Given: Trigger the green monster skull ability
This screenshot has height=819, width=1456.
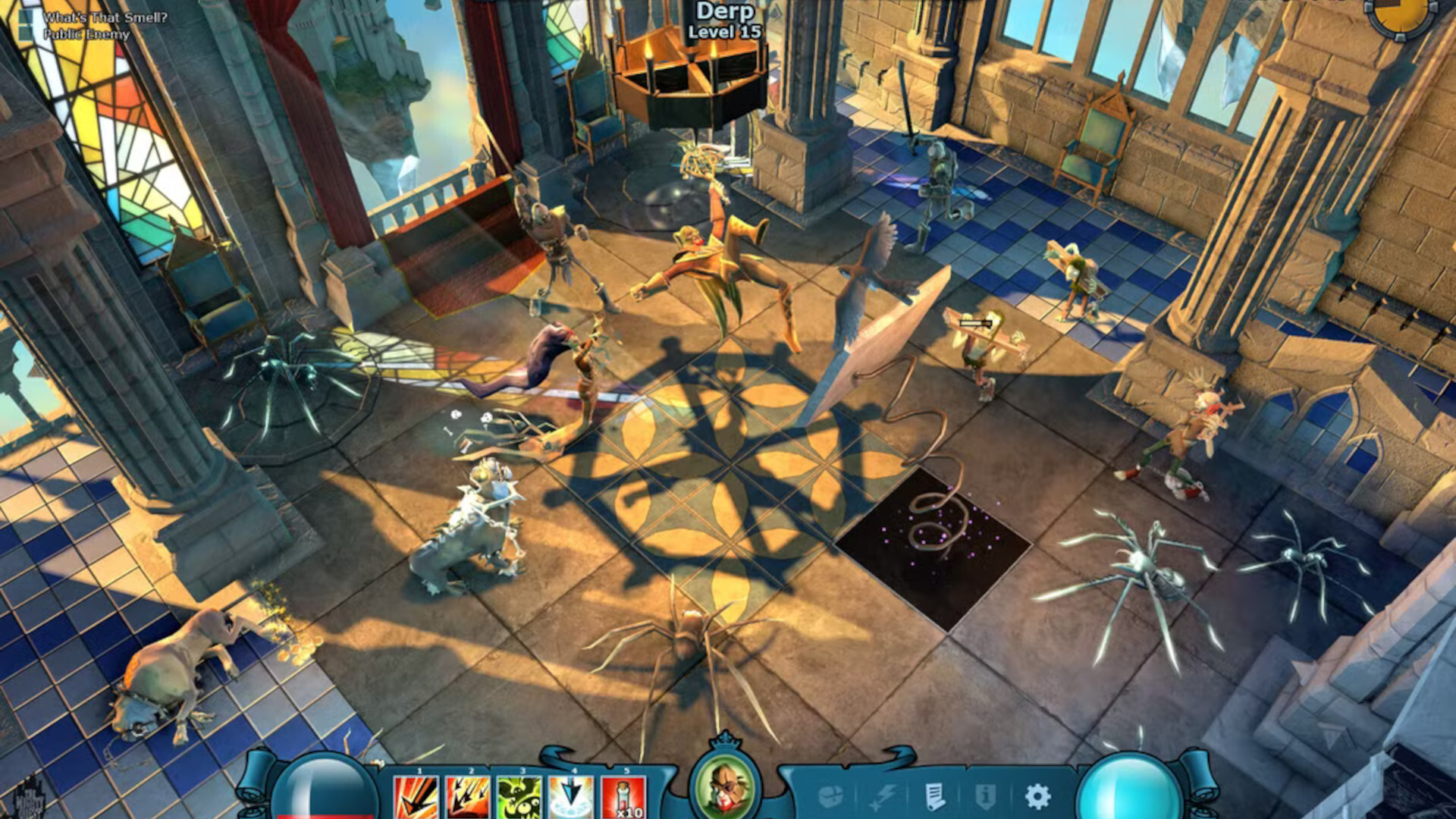Looking at the screenshot, I should (x=519, y=798).
